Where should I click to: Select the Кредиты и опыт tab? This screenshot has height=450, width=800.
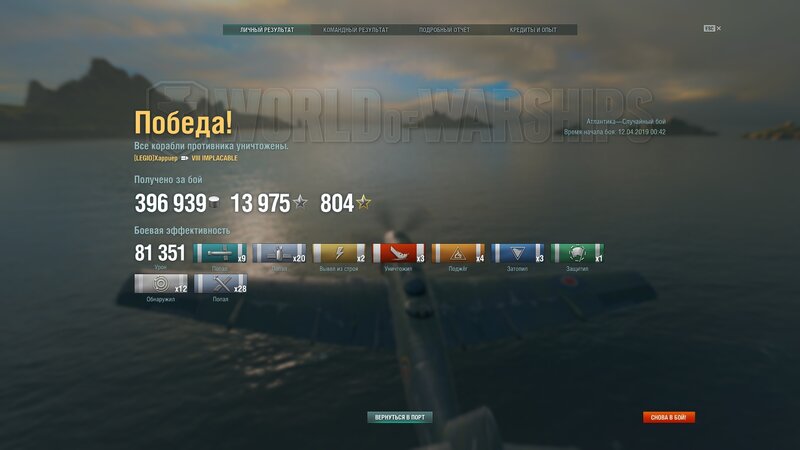533,30
